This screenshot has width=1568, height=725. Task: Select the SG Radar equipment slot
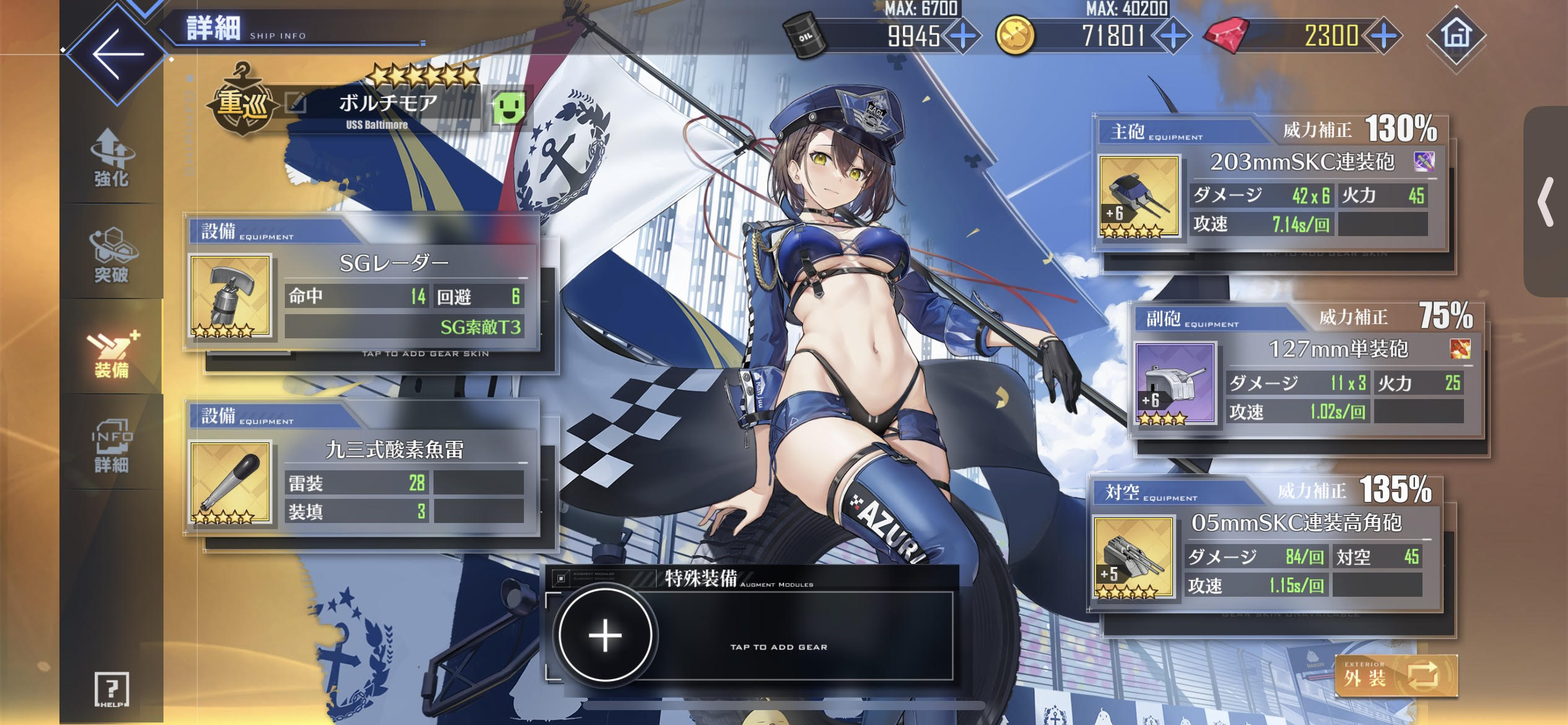(230, 296)
